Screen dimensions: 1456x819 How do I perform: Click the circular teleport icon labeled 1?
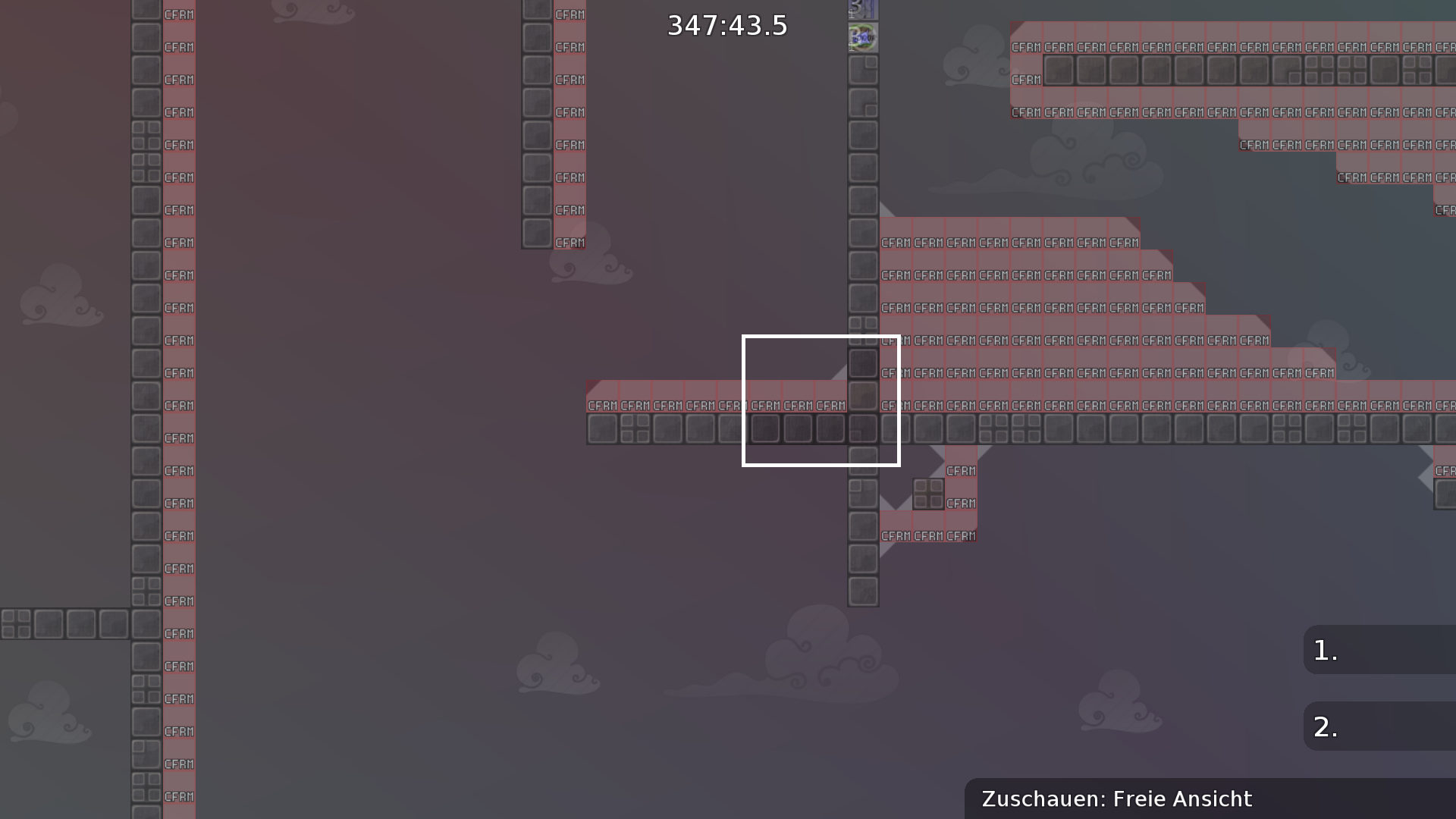click(862, 36)
